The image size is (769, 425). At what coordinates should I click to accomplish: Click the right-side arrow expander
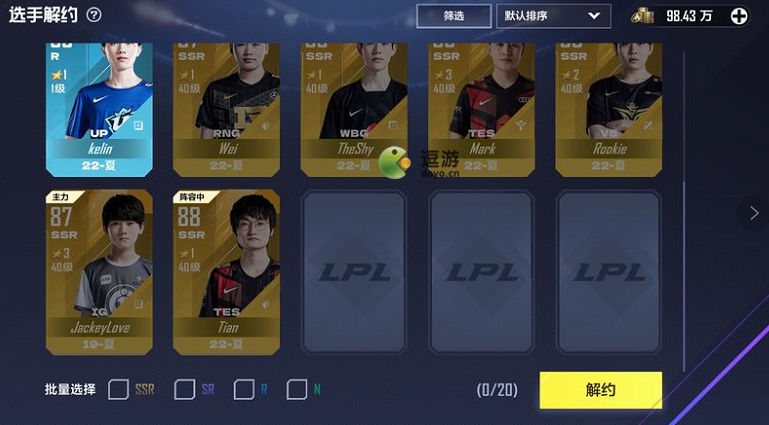(754, 212)
